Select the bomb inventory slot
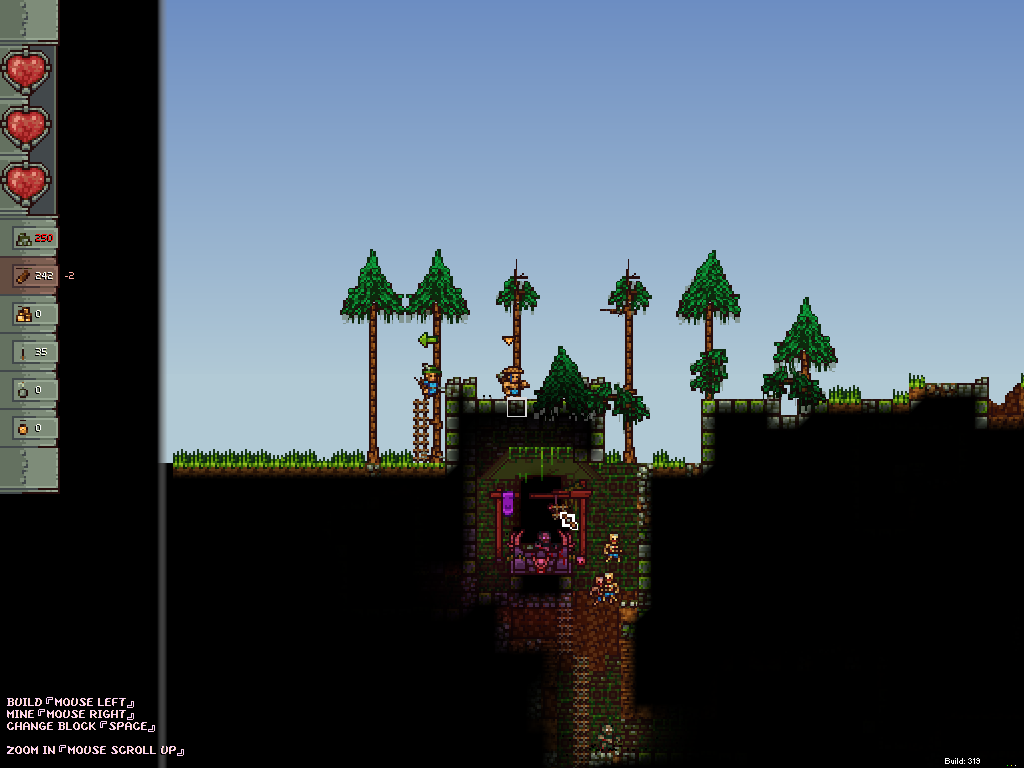 point(34,390)
